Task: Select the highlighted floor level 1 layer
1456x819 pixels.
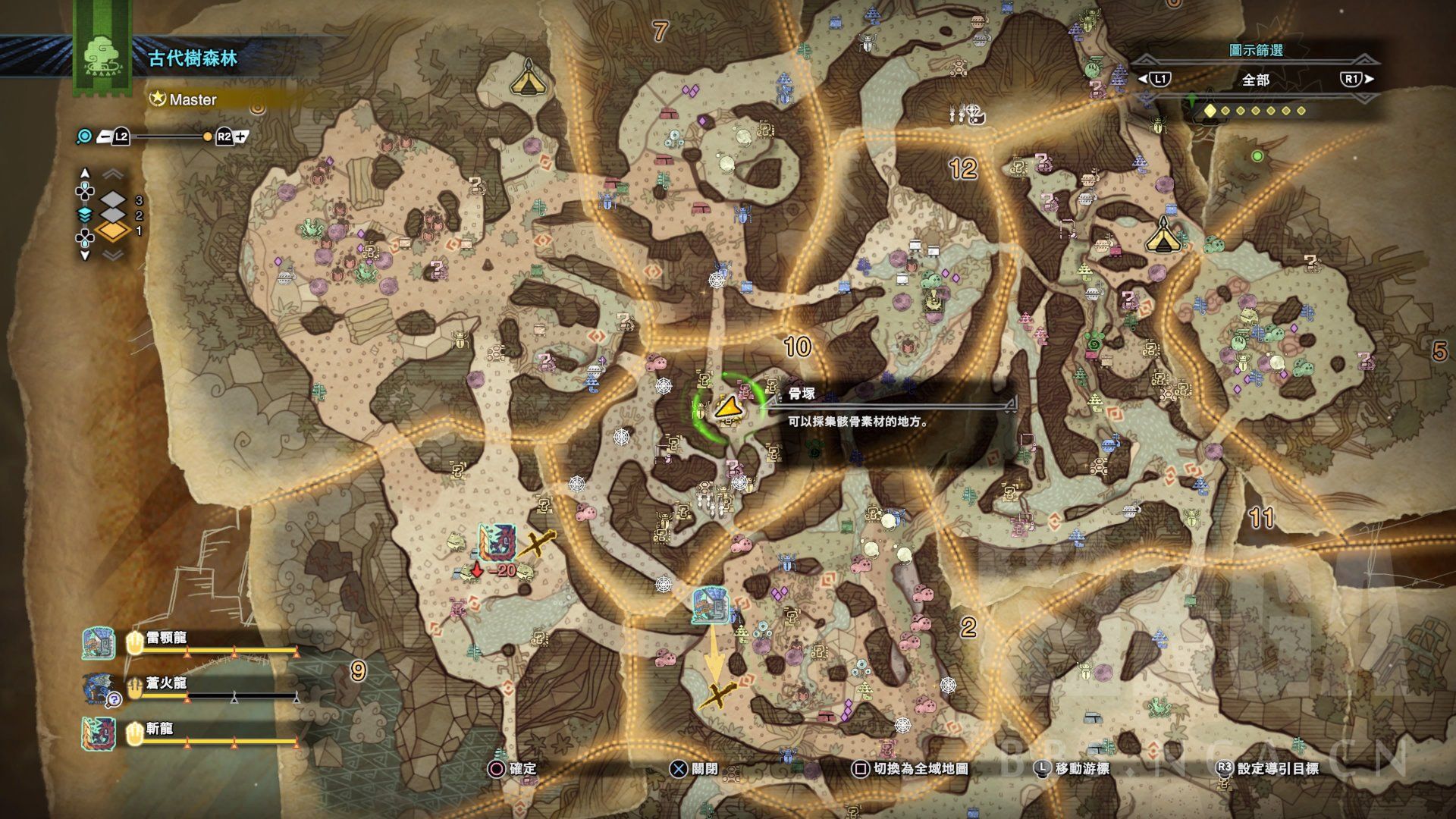Action: click(113, 231)
